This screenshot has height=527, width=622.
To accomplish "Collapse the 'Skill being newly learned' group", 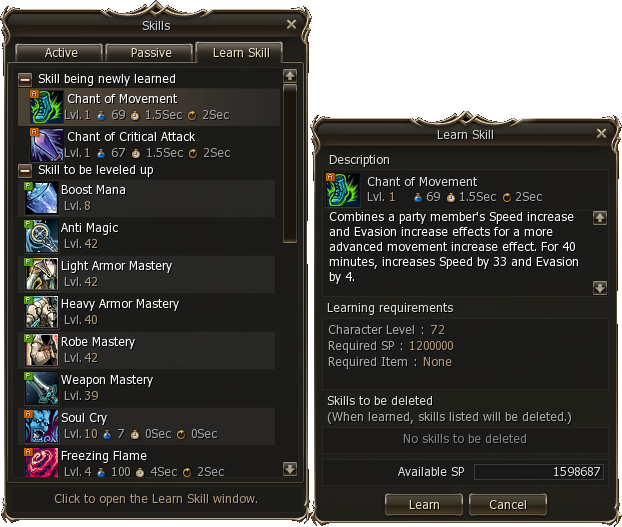I will tap(25, 79).
